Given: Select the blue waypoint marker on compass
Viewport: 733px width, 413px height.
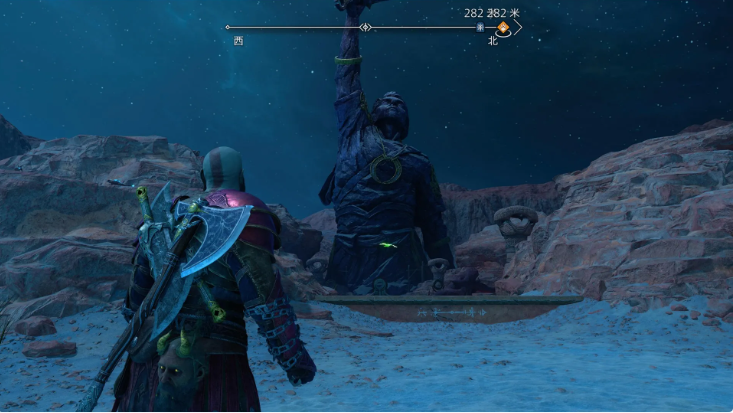Looking at the screenshot, I should 480,28.
